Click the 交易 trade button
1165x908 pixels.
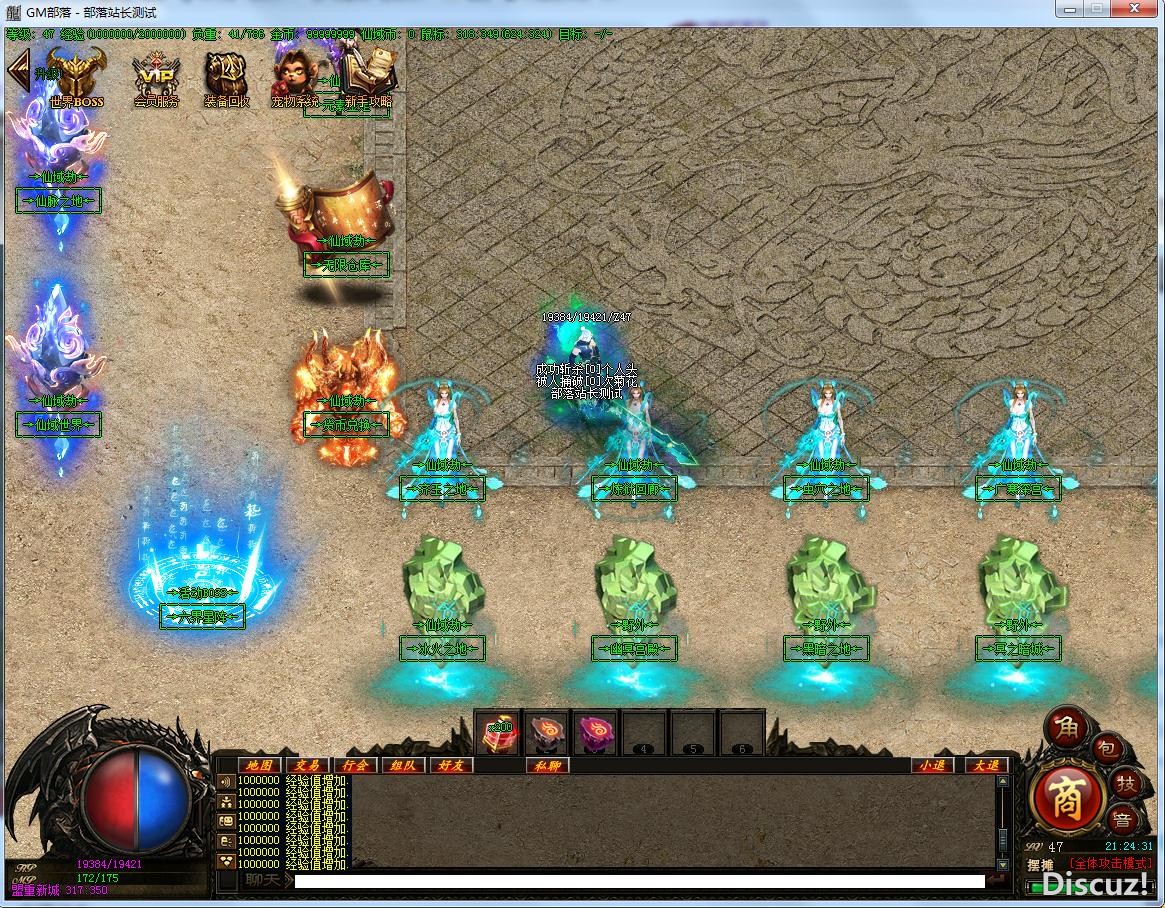coord(307,765)
